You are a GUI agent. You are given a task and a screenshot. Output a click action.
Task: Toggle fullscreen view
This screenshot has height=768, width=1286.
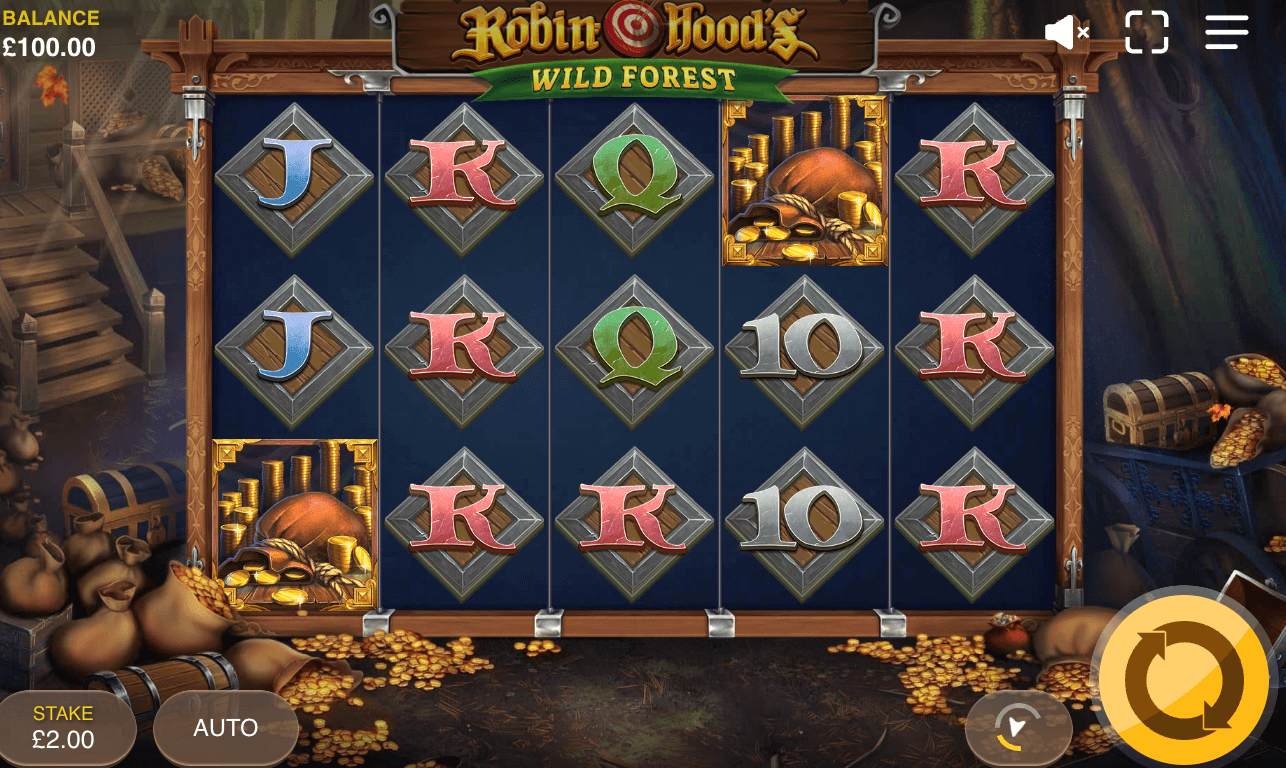(x=1147, y=32)
